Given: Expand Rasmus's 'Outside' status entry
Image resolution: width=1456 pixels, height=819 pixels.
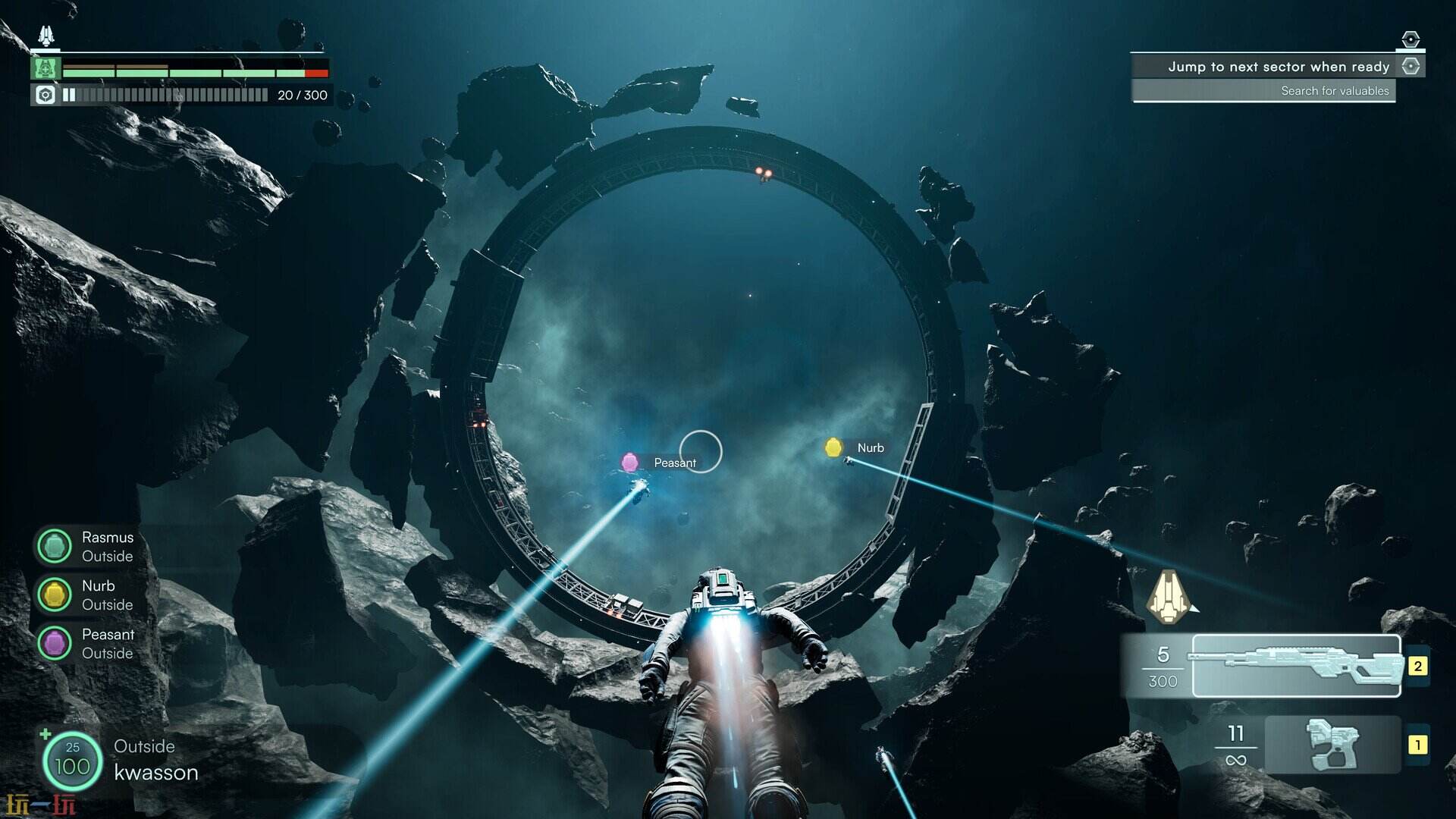Looking at the screenshot, I should click(x=107, y=556).
